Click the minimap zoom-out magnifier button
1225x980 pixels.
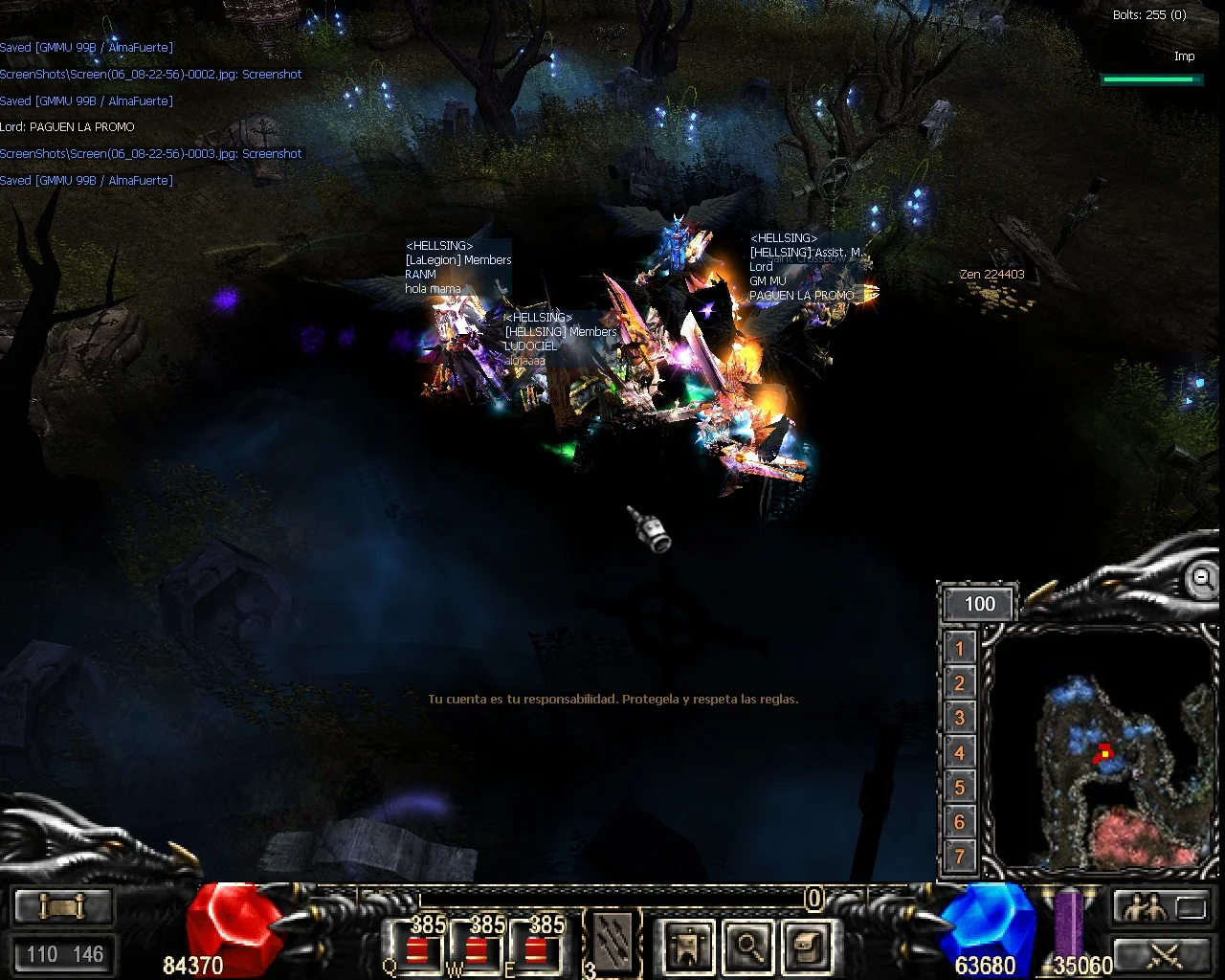click(1200, 578)
